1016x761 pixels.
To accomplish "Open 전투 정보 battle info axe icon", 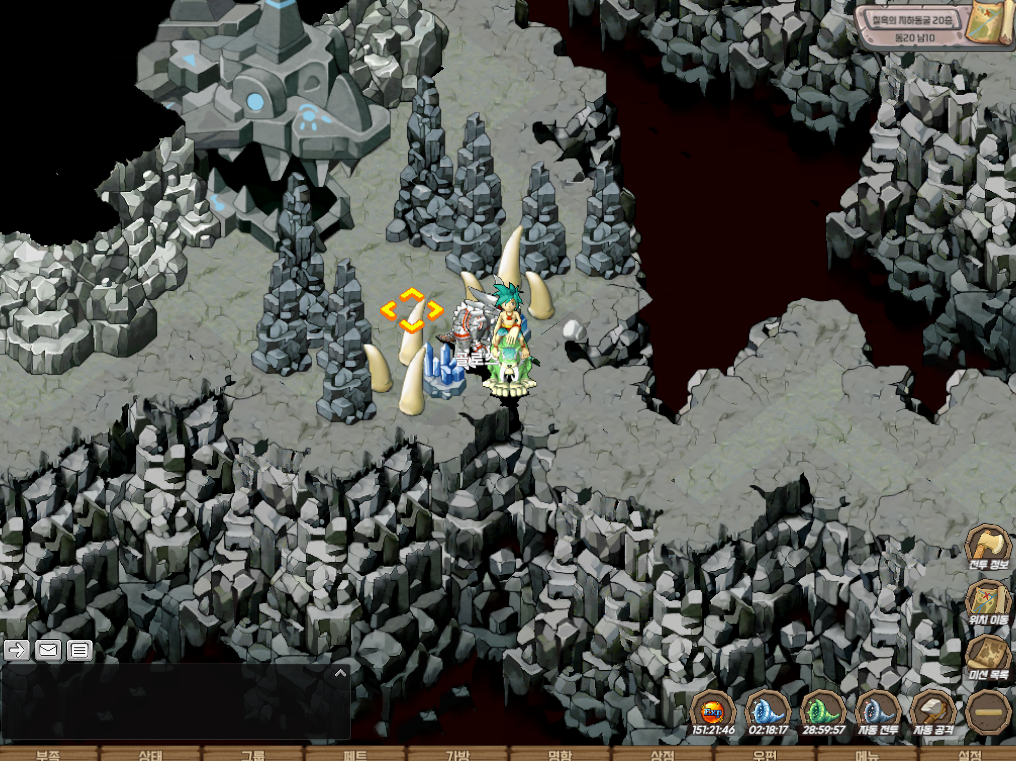I will tap(988, 546).
